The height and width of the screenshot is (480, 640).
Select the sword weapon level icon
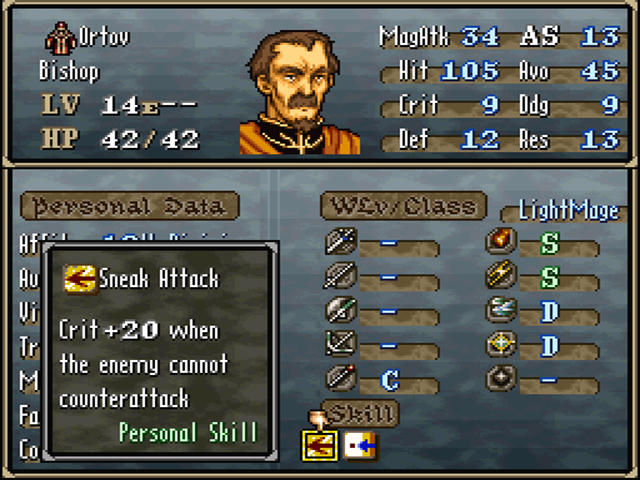pyautogui.click(x=341, y=242)
